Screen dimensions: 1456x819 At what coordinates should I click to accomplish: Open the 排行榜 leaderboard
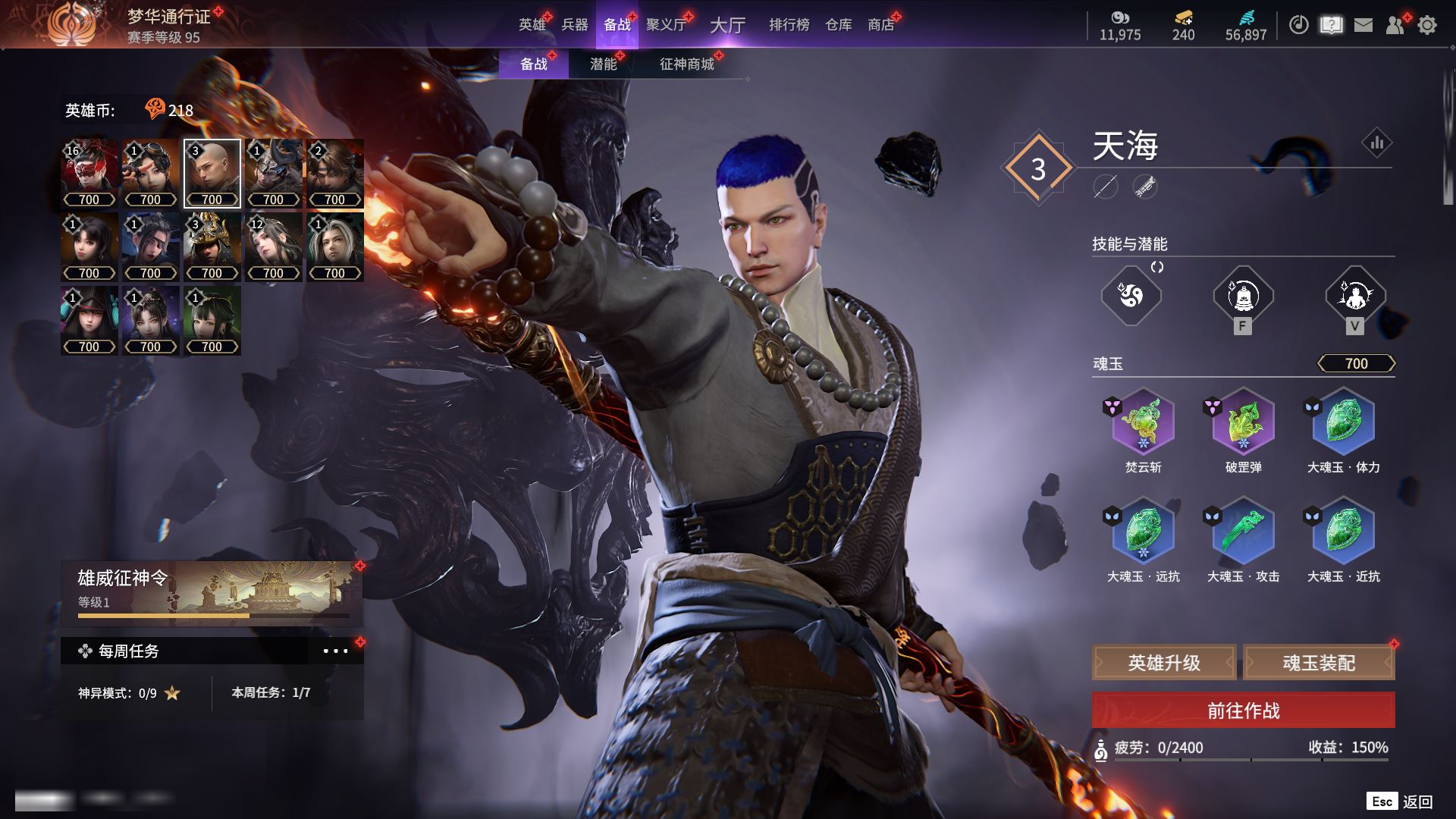pyautogui.click(x=789, y=25)
